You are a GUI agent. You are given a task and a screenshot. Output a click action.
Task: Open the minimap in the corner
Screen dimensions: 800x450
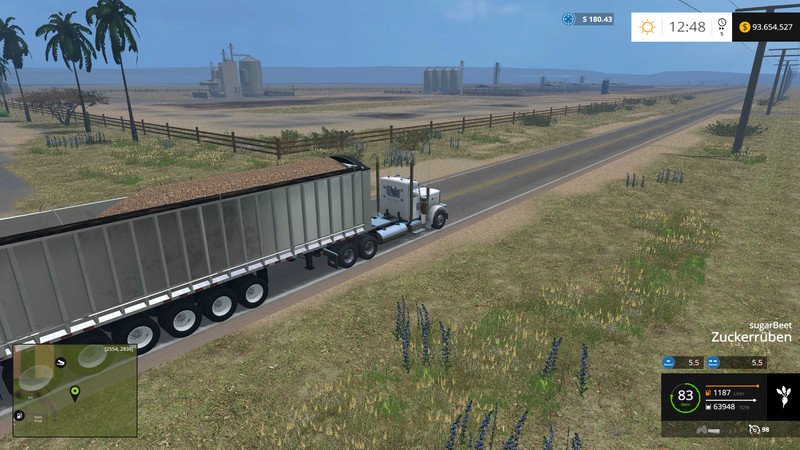click(x=75, y=391)
